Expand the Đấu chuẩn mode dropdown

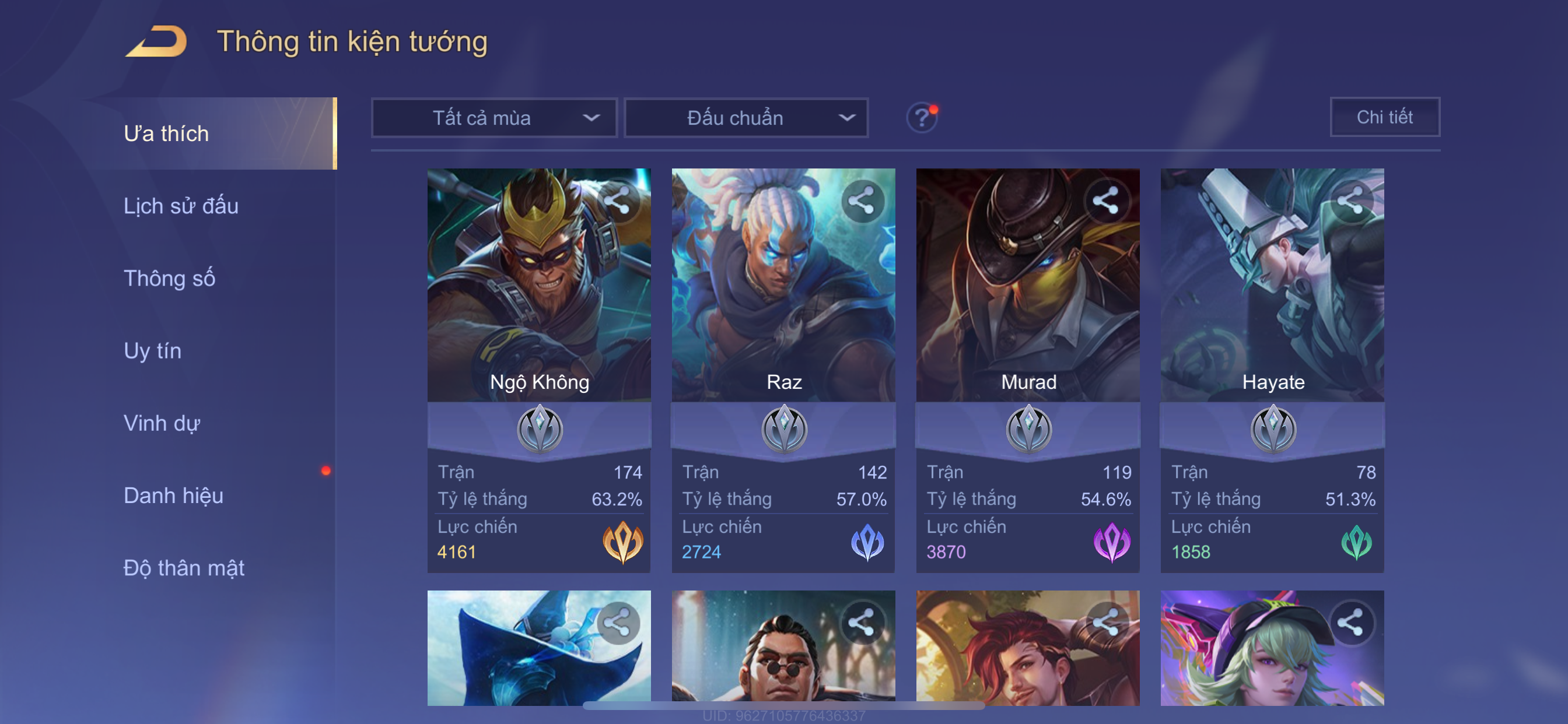746,118
